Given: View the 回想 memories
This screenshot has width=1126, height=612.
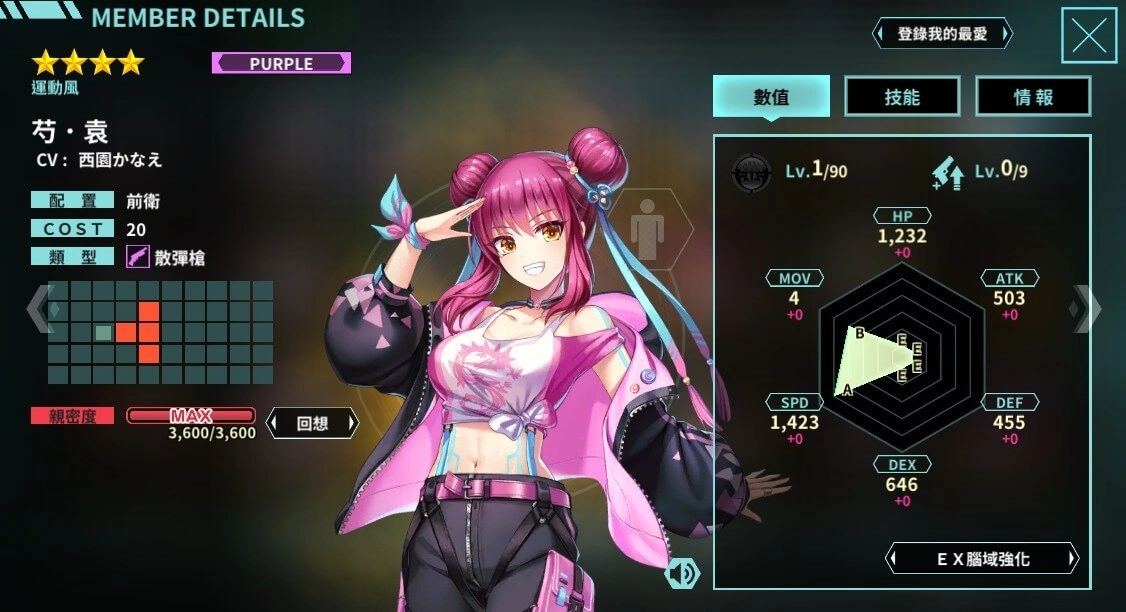Looking at the screenshot, I should point(312,422).
